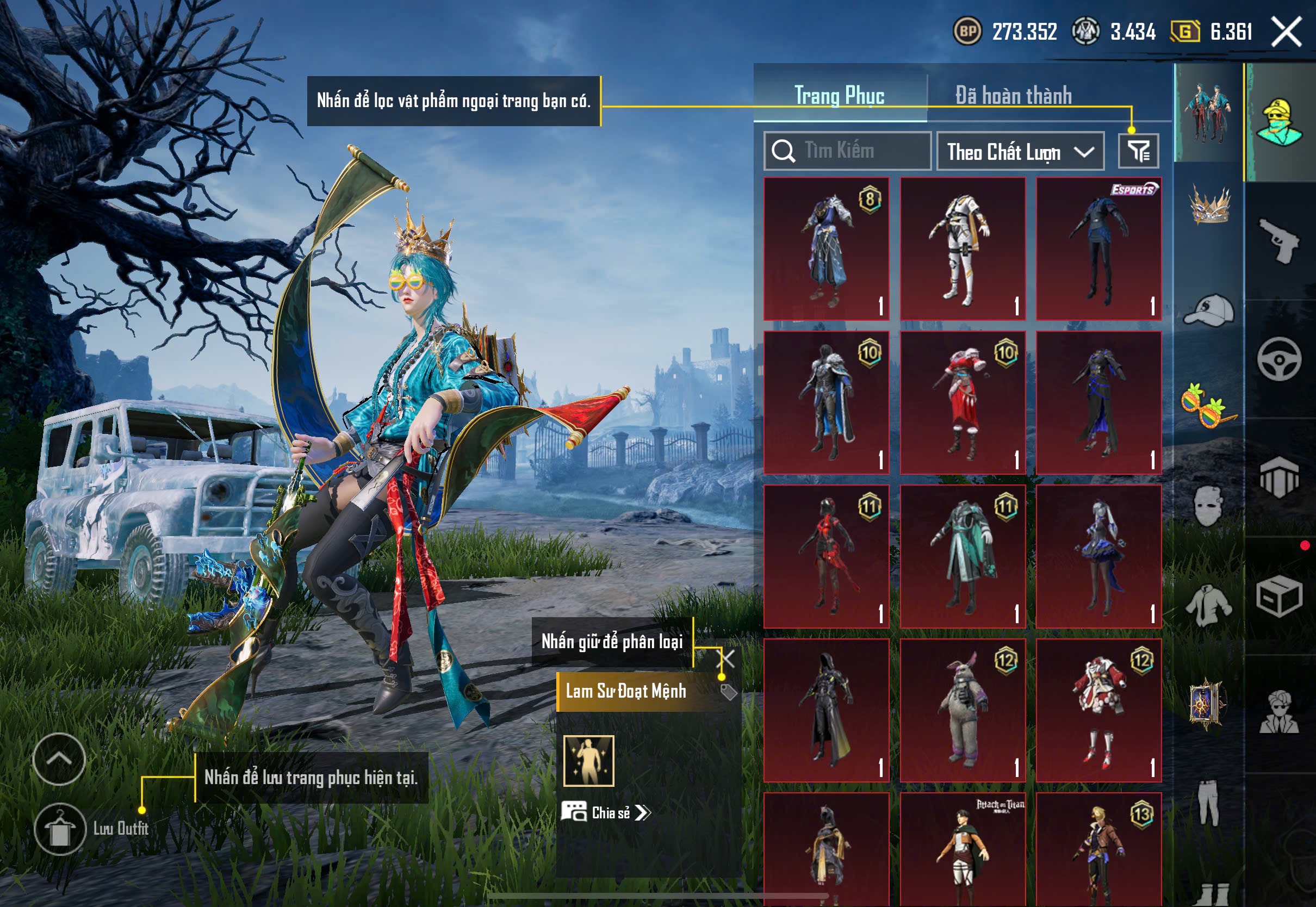
Task: Open the steering wheel vehicle category
Action: [x=1279, y=359]
